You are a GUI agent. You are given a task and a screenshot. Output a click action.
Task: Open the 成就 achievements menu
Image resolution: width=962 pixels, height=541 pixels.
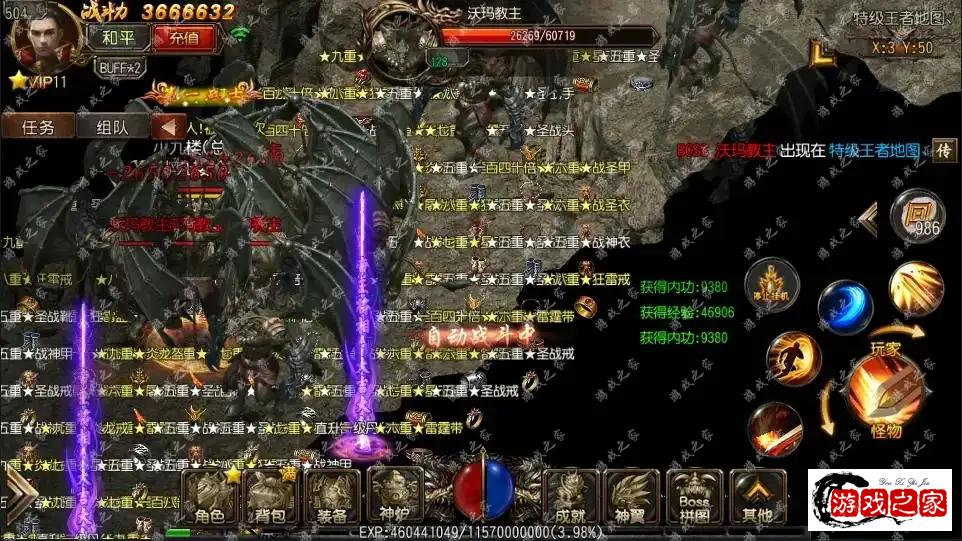572,497
